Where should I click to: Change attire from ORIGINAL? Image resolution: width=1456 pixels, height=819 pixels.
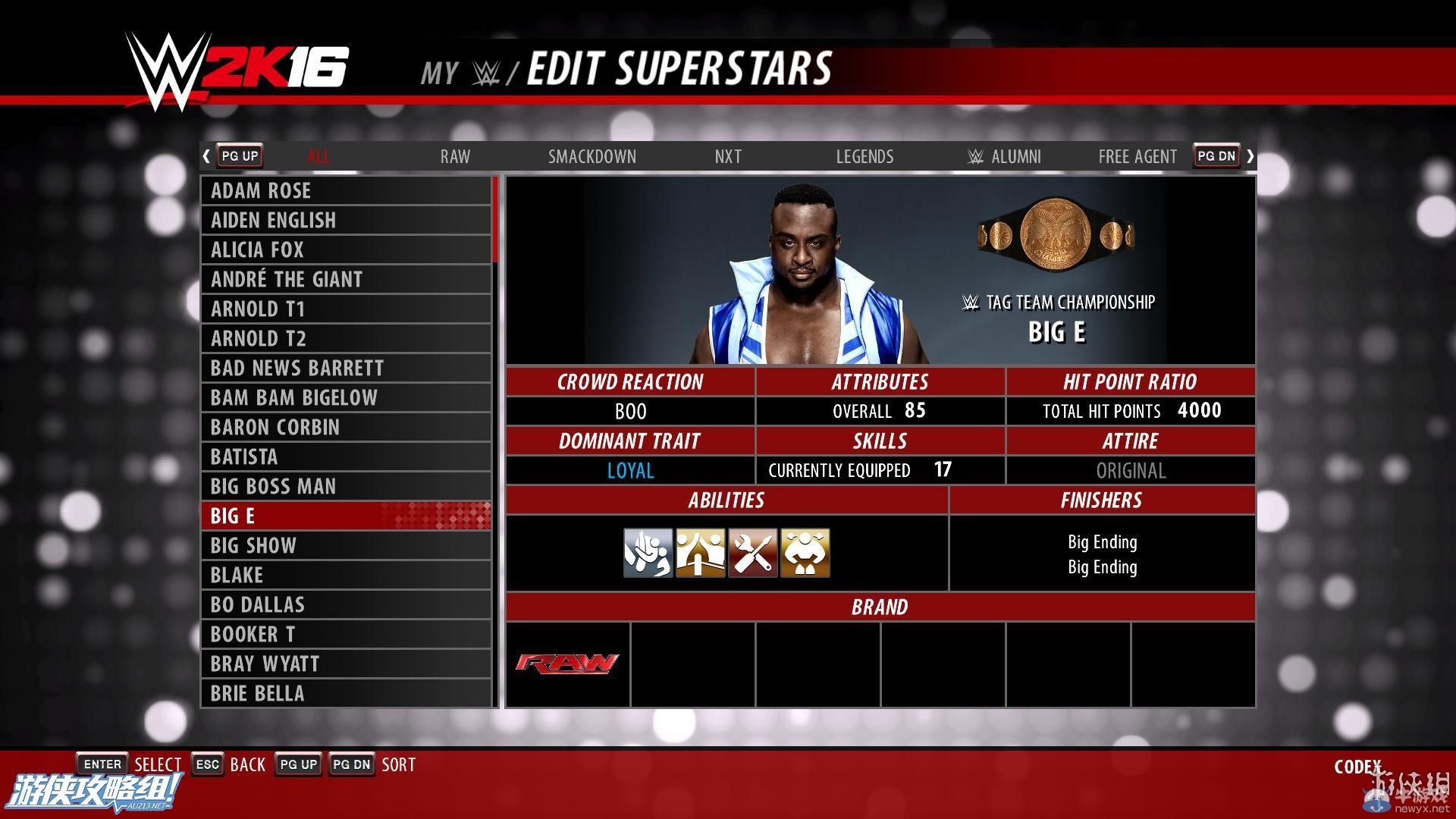pos(1131,470)
